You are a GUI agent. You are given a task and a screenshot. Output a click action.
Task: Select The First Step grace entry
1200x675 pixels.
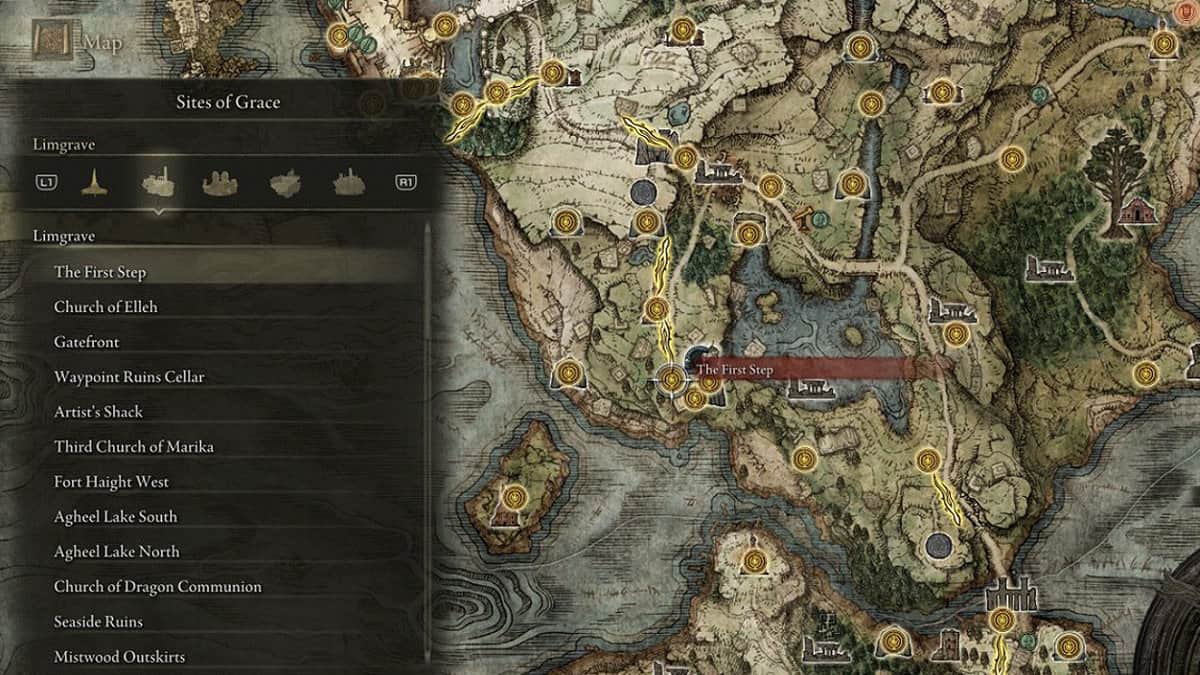(100, 272)
